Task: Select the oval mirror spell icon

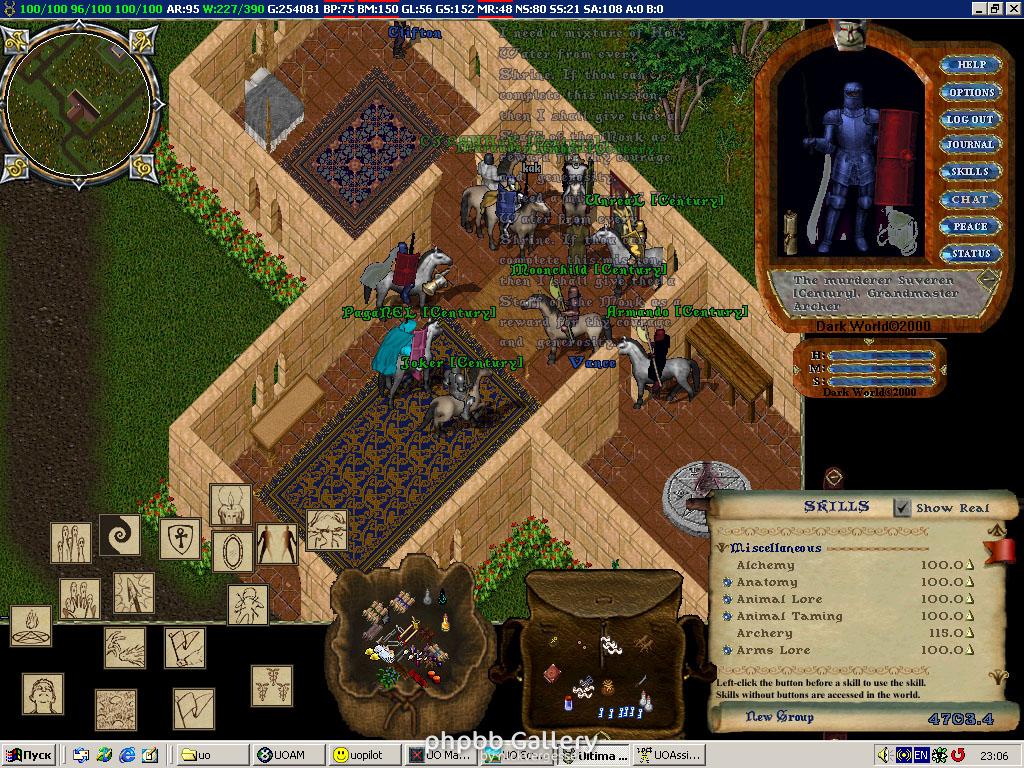Action: tap(232, 551)
